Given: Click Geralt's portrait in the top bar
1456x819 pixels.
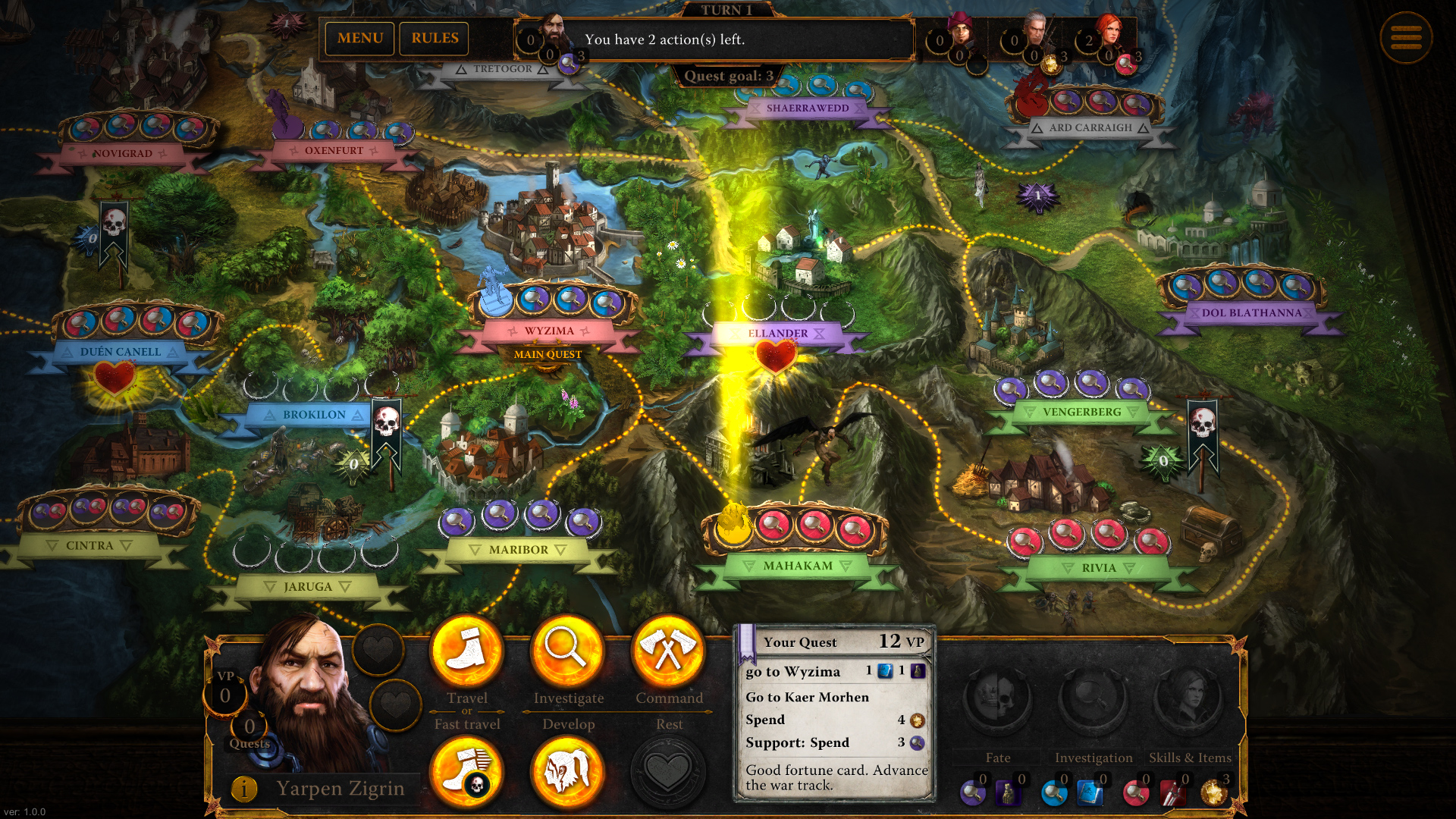Looking at the screenshot, I should [1036, 29].
